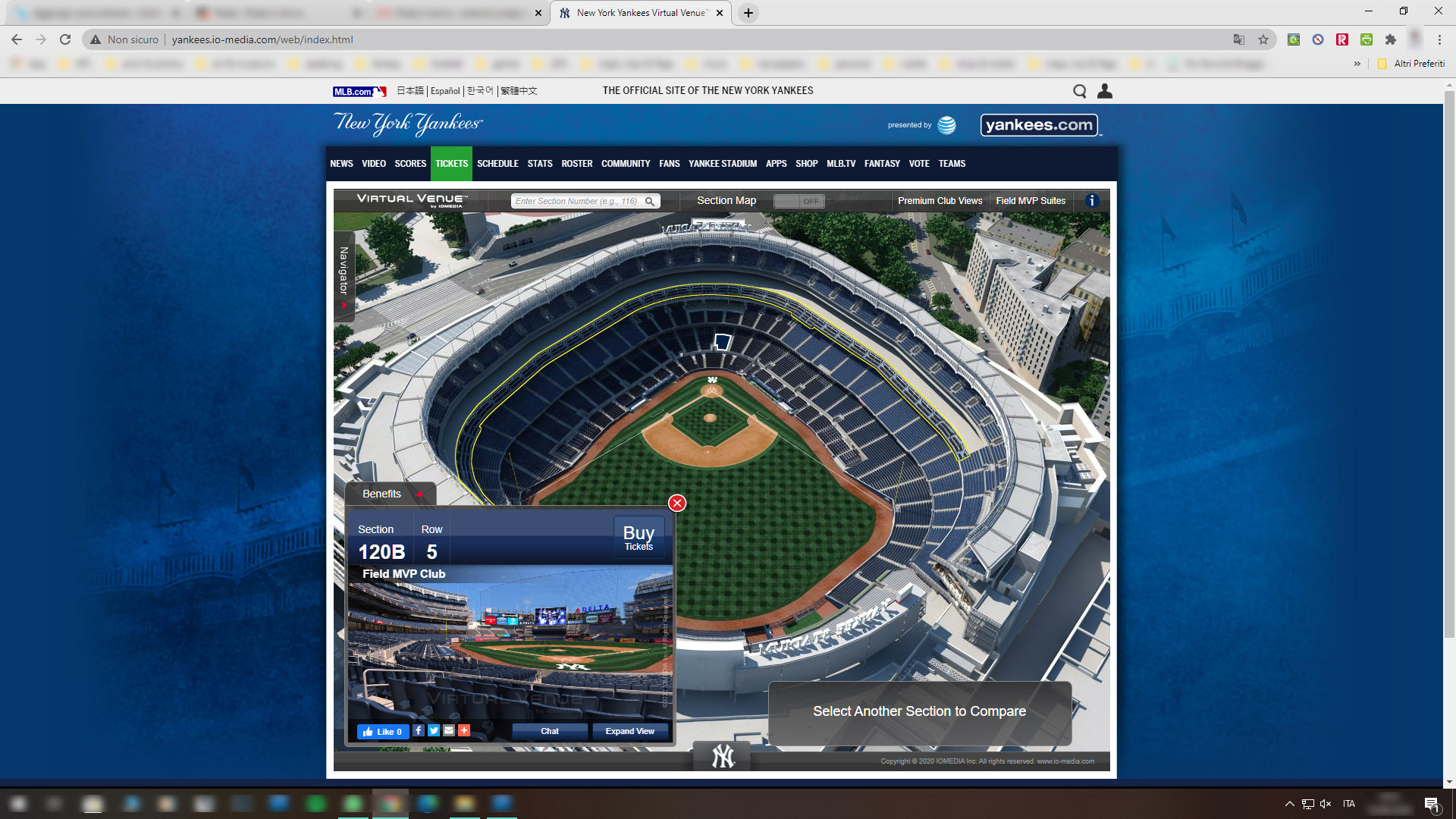Open more sharing options with plus icon

[463, 731]
